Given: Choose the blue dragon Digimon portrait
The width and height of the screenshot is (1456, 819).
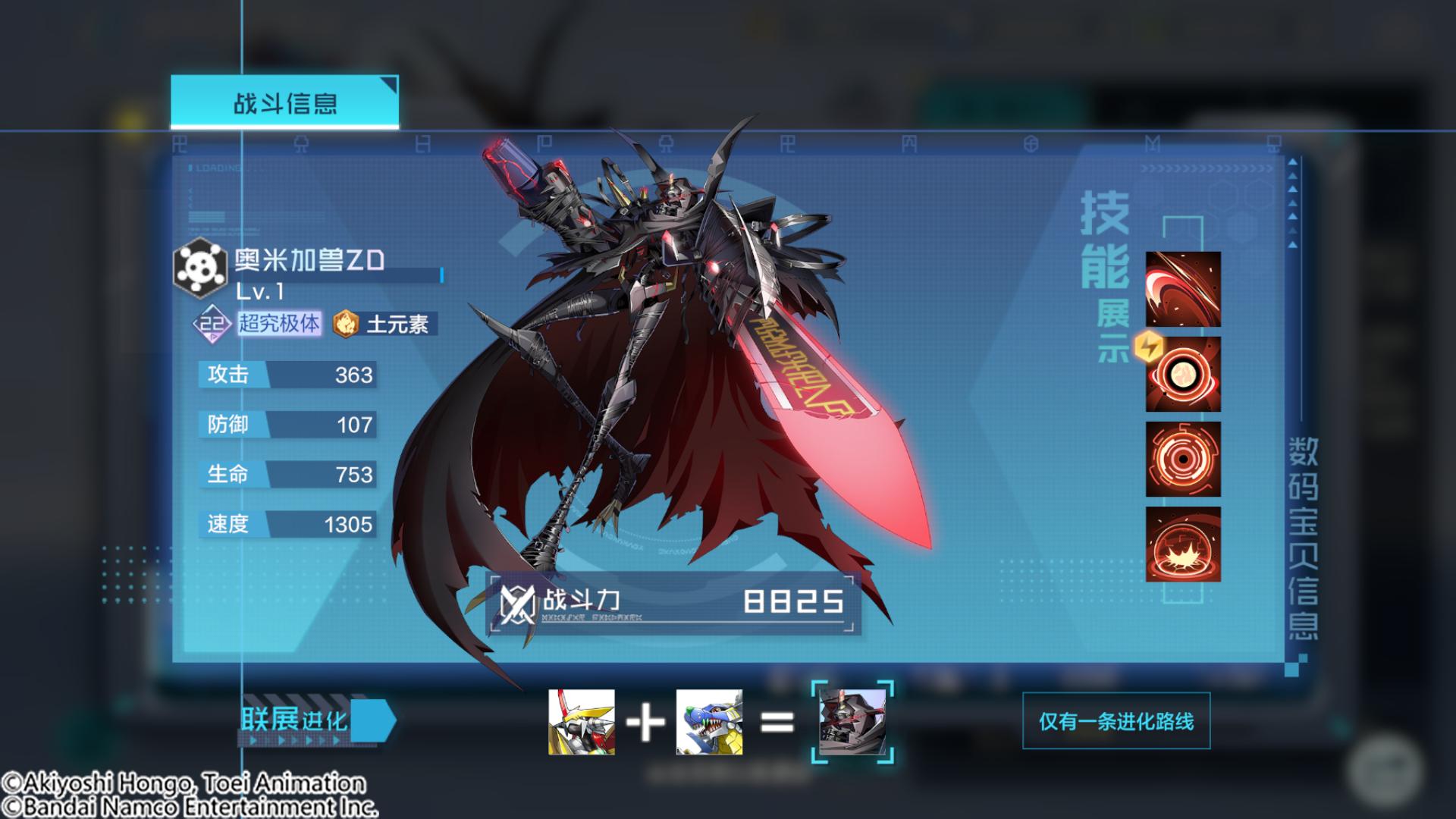Looking at the screenshot, I should coord(709,722).
